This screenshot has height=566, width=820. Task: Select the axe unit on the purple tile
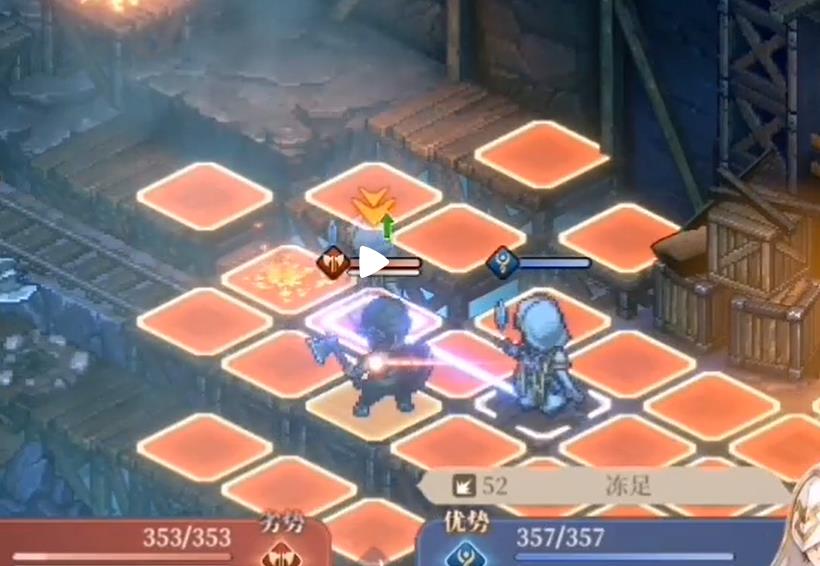[374, 355]
